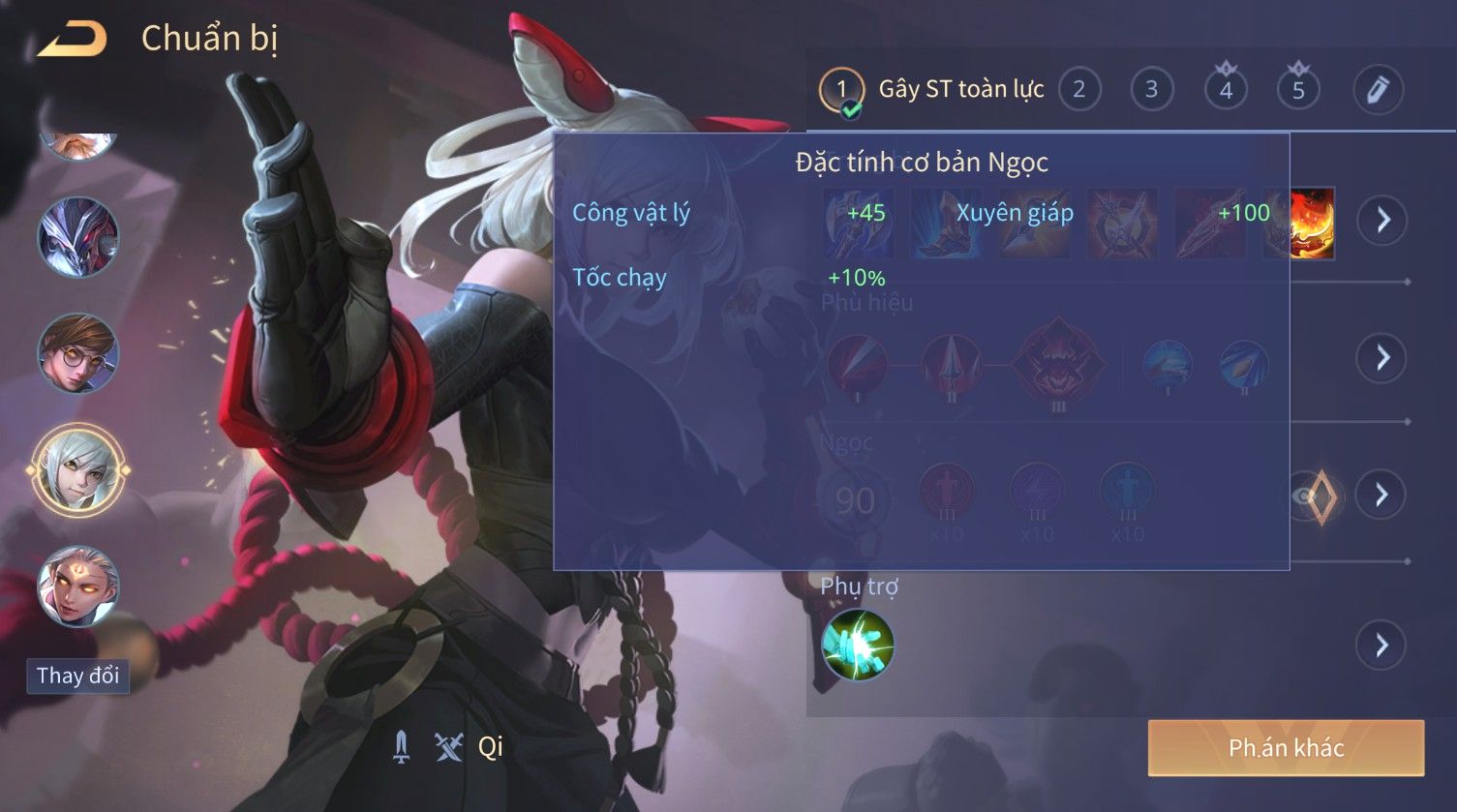Choose the glasses-wearing hero portrait
The width and height of the screenshot is (1457, 812).
coord(77,352)
